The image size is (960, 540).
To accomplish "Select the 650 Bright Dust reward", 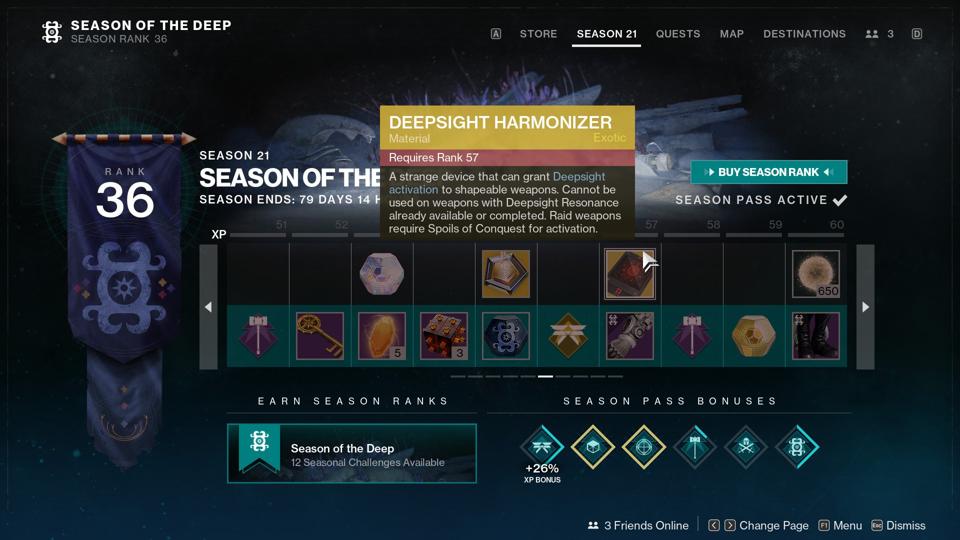I will tap(816, 274).
